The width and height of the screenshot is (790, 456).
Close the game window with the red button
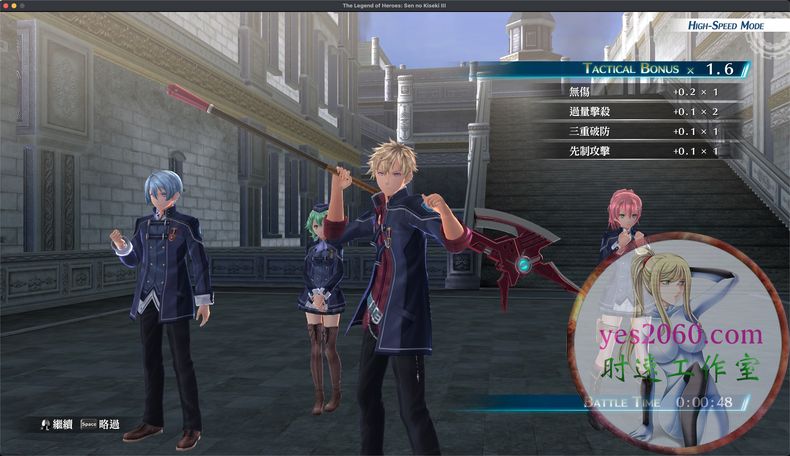8,6
